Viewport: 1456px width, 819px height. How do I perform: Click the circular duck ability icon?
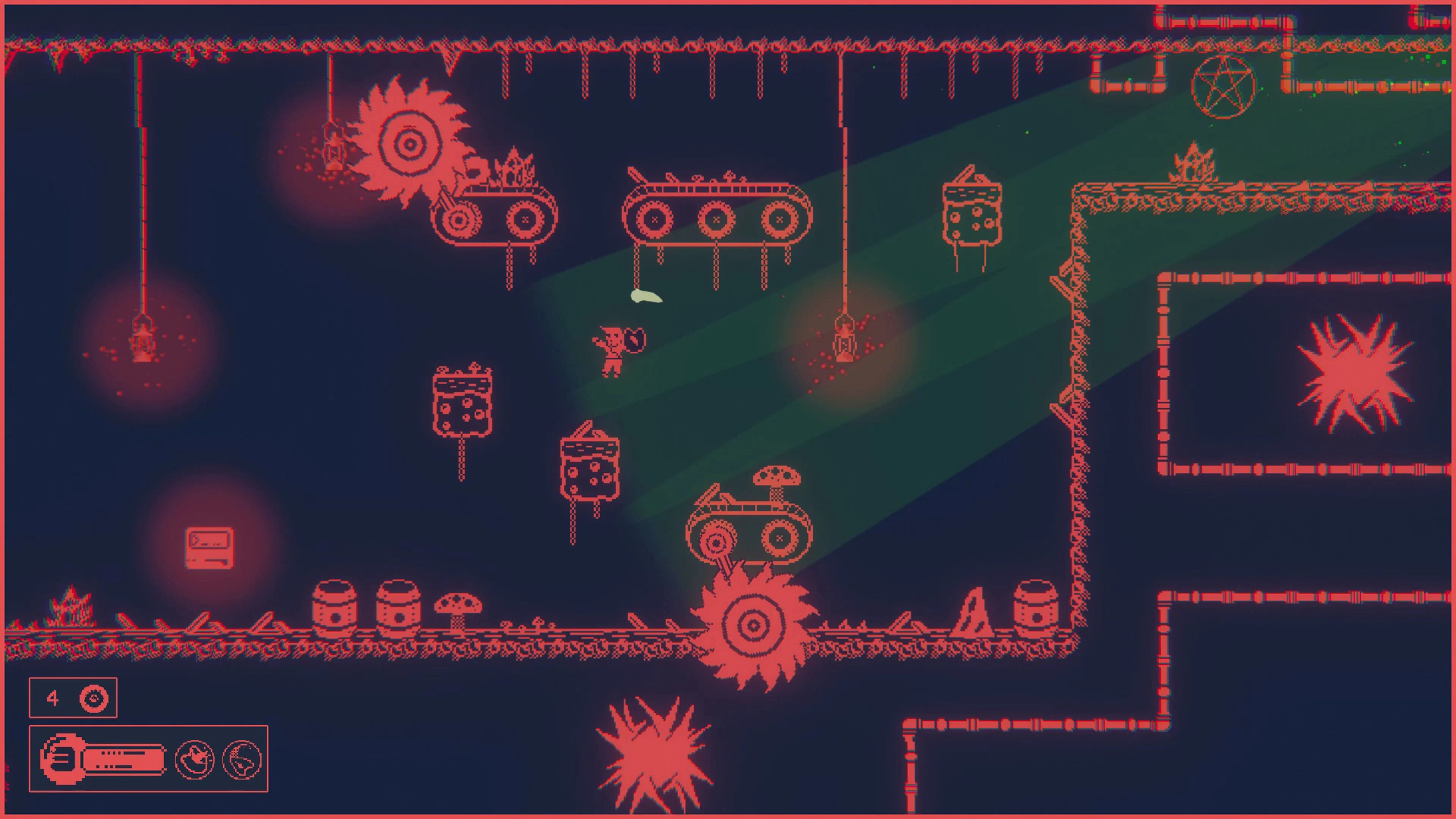pos(195,758)
